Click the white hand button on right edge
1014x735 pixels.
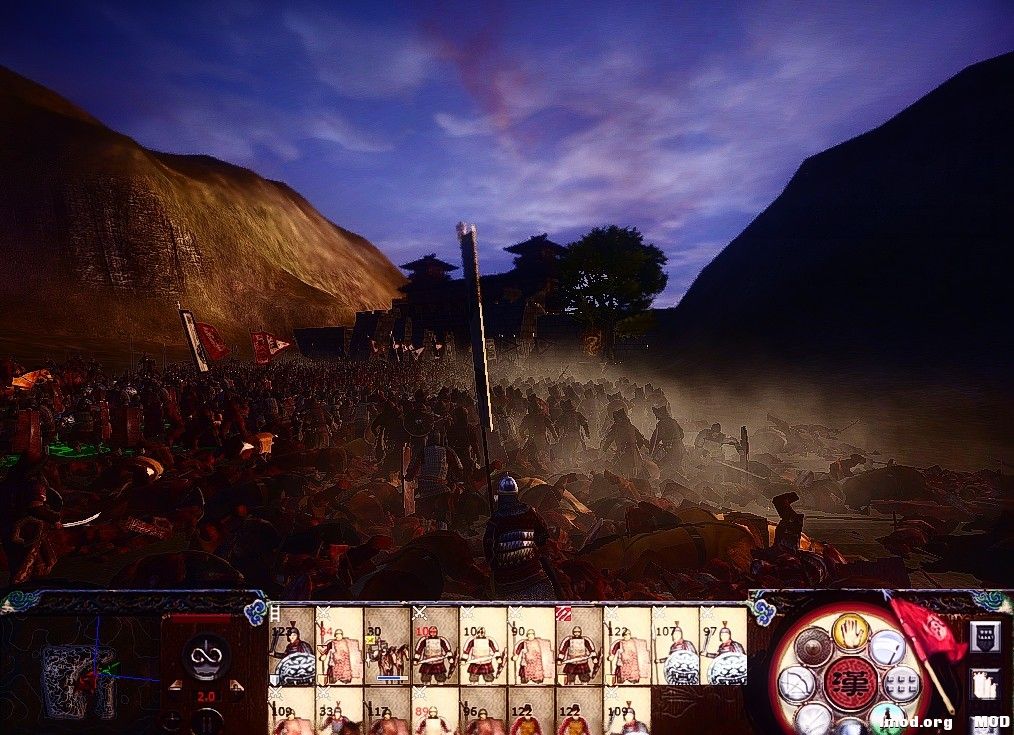click(x=984, y=684)
